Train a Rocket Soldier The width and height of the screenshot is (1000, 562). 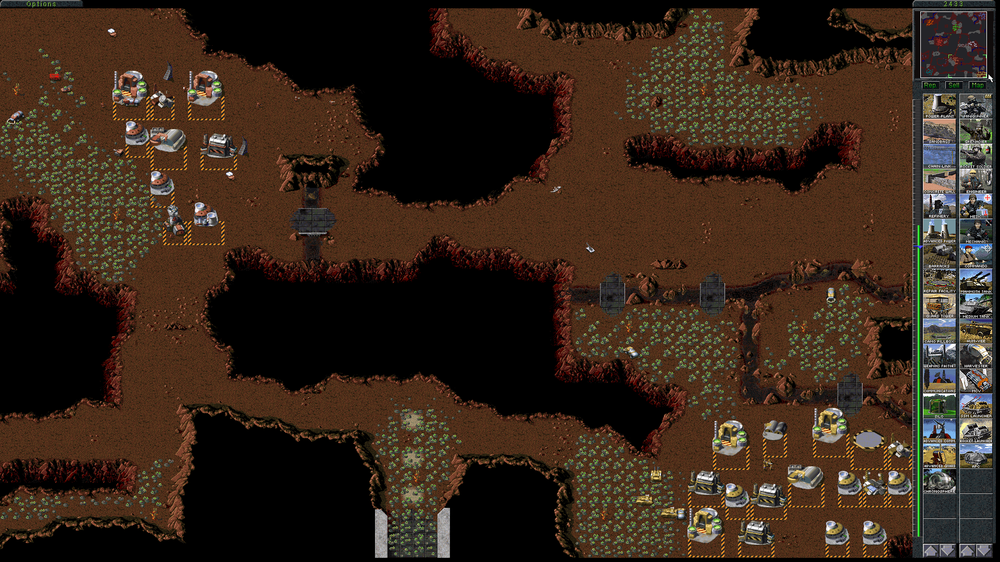point(976,156)
